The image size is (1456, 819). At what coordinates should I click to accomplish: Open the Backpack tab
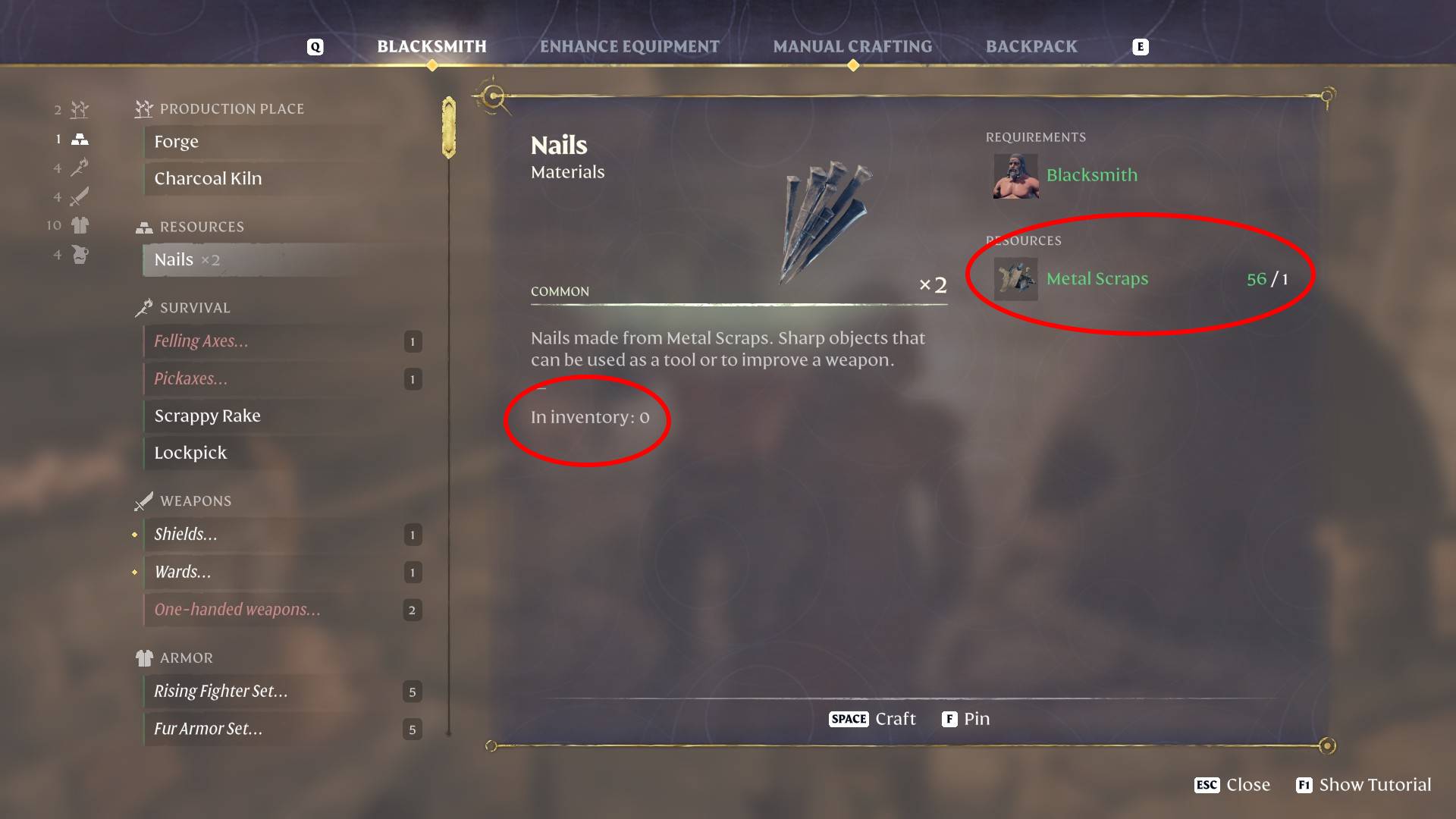pos(1031,46)
